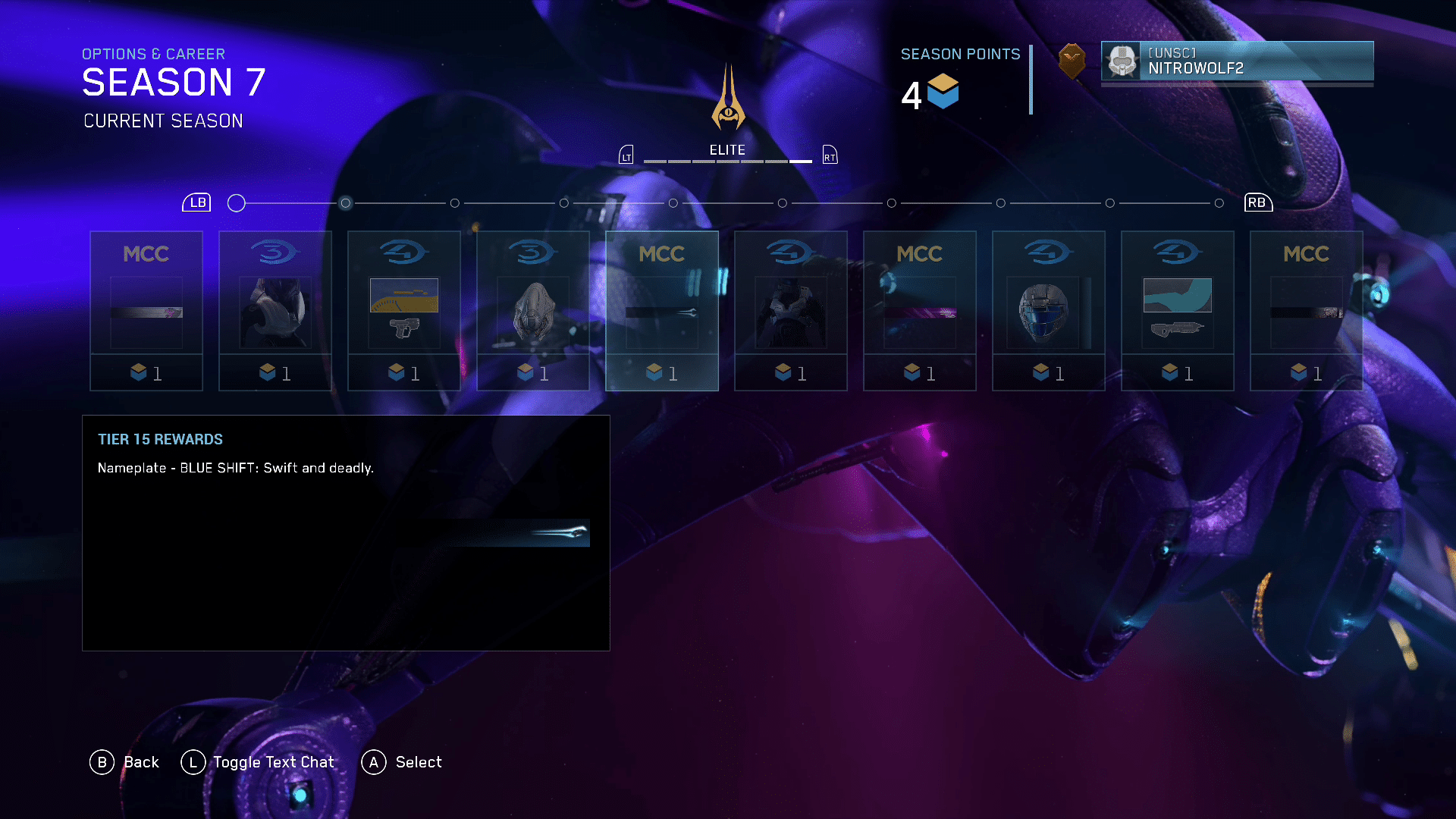Choose the Halo 4 yellow pistol skin reward
The image size is (1456, 819).
point(403,311)
